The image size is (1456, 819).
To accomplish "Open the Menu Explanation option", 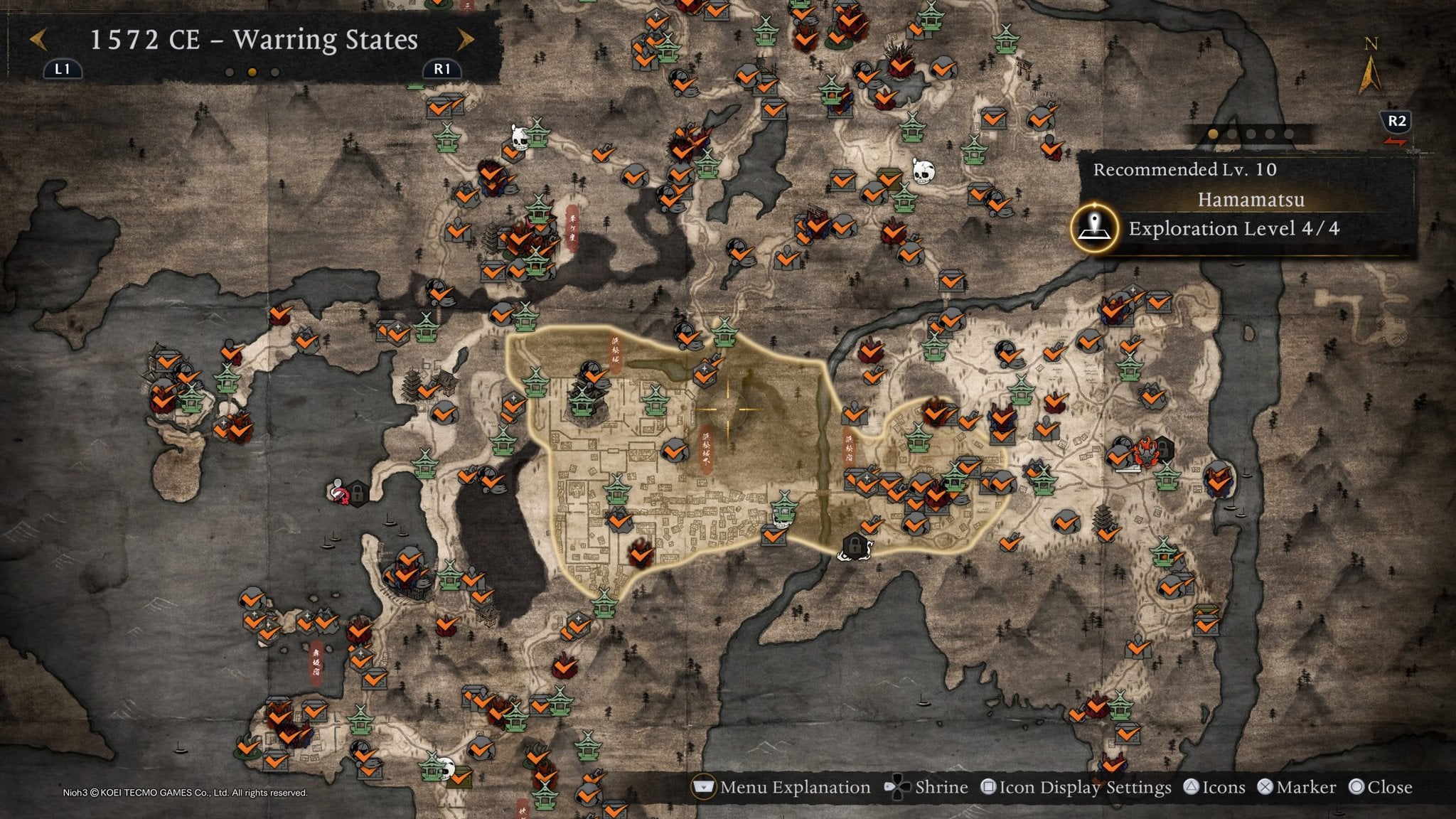I will click(782, 787).
